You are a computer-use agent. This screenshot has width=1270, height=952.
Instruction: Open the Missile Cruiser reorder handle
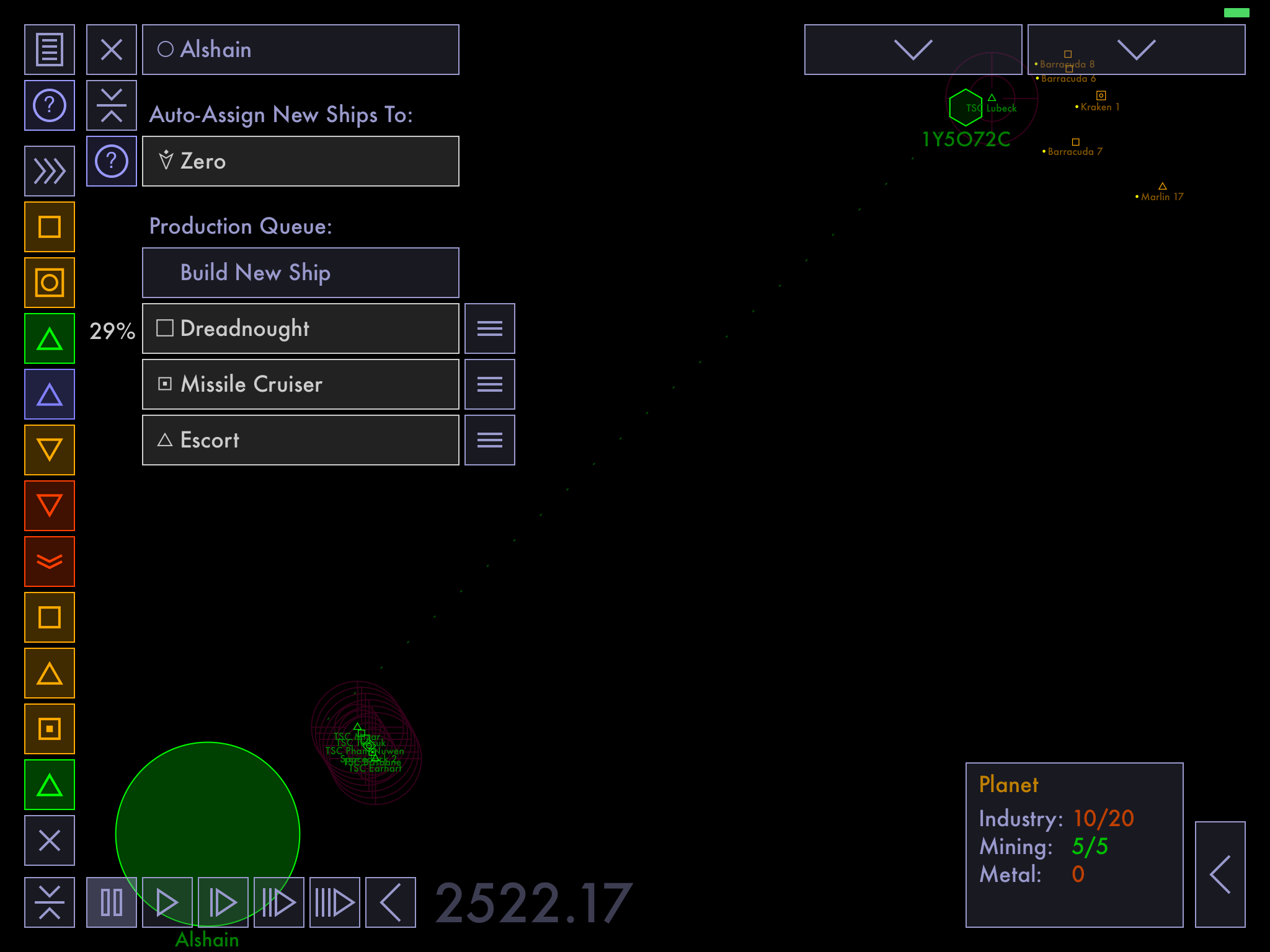click(490, 384)
